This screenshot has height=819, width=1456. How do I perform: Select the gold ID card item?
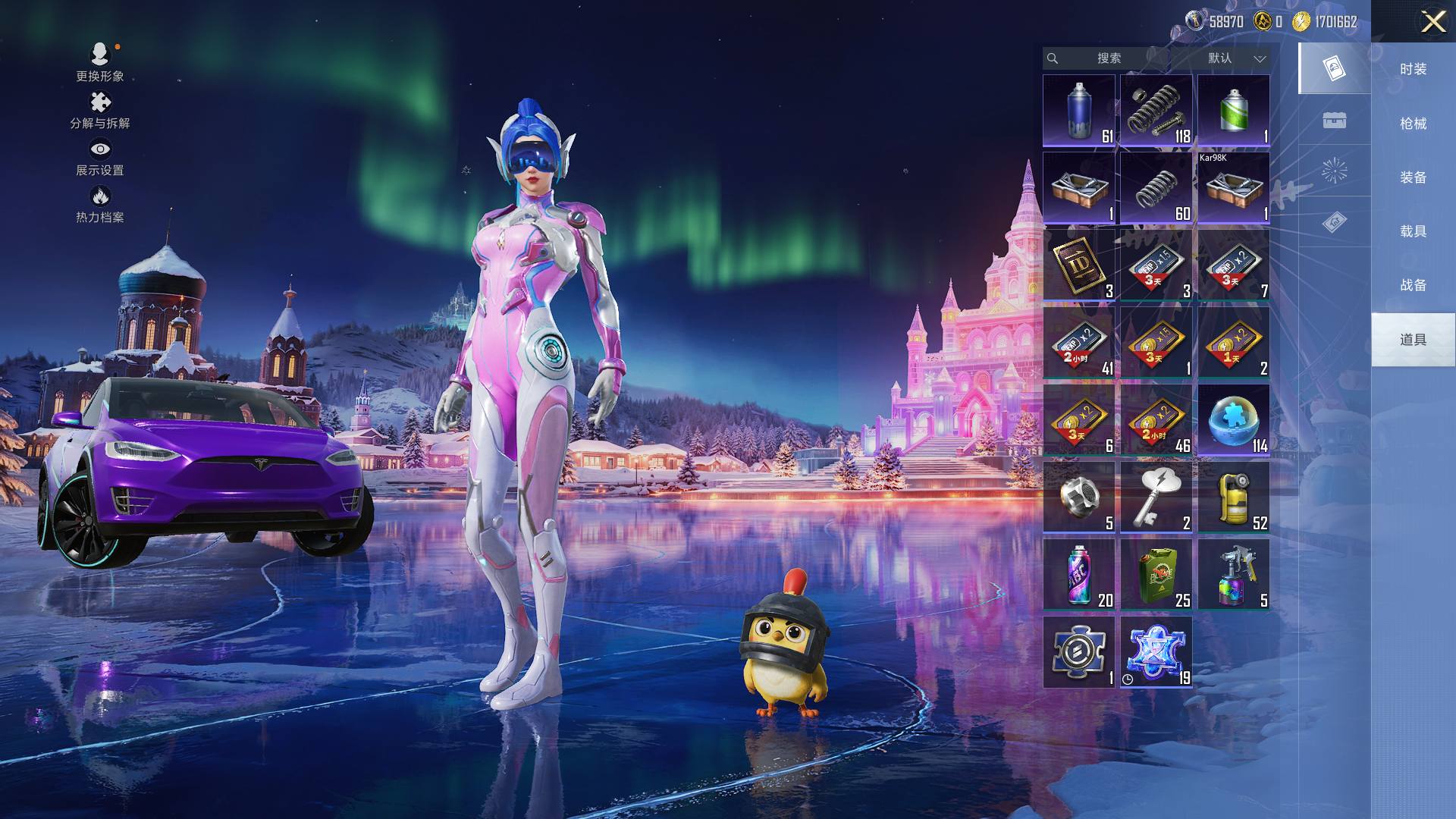[1078, 265]
